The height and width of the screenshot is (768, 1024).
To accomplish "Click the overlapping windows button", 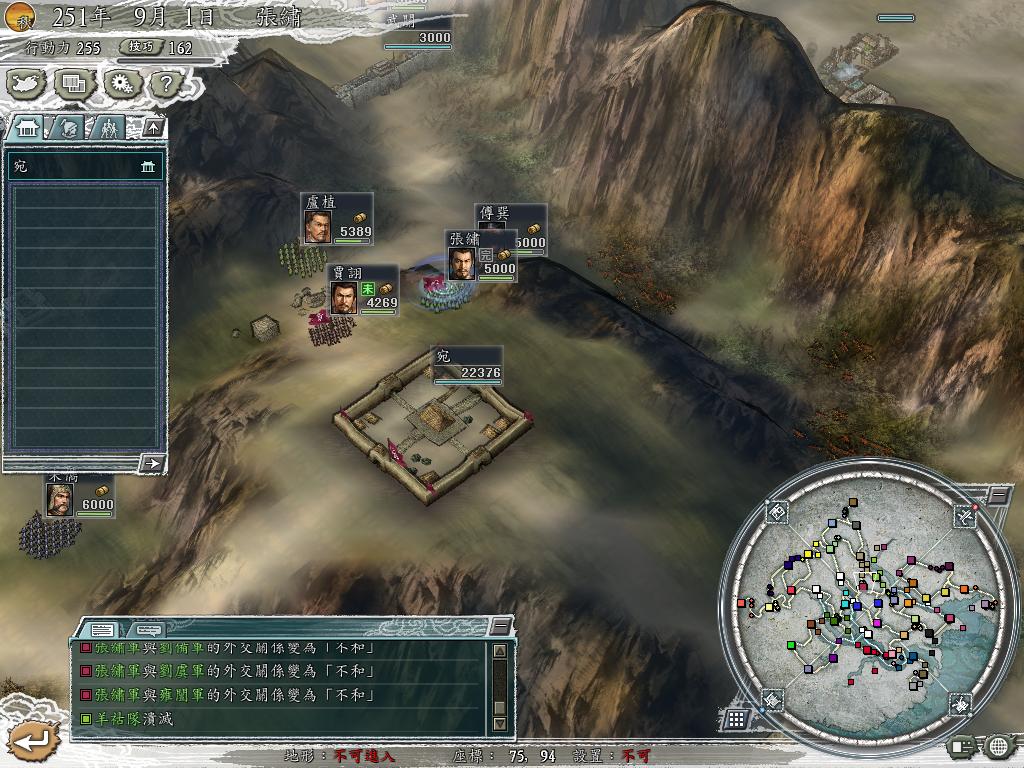I will point(73,84).
